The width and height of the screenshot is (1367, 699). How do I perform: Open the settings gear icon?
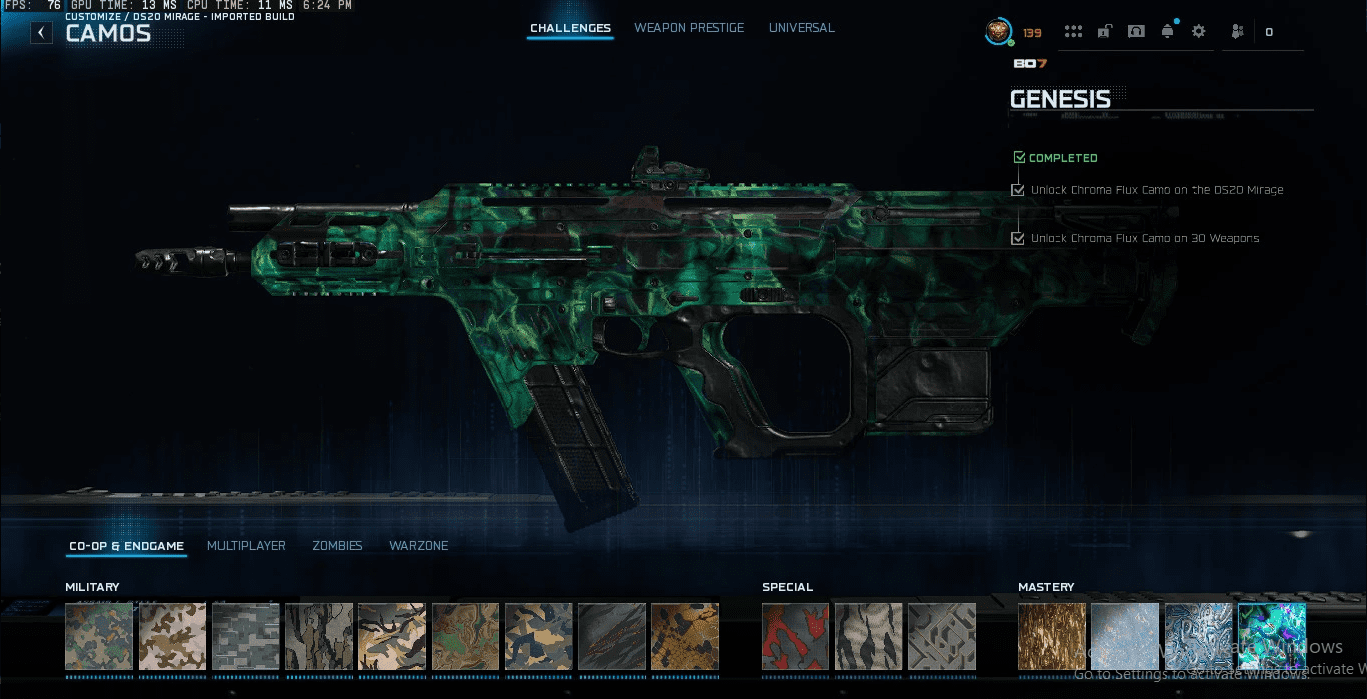pos(1198,32)
